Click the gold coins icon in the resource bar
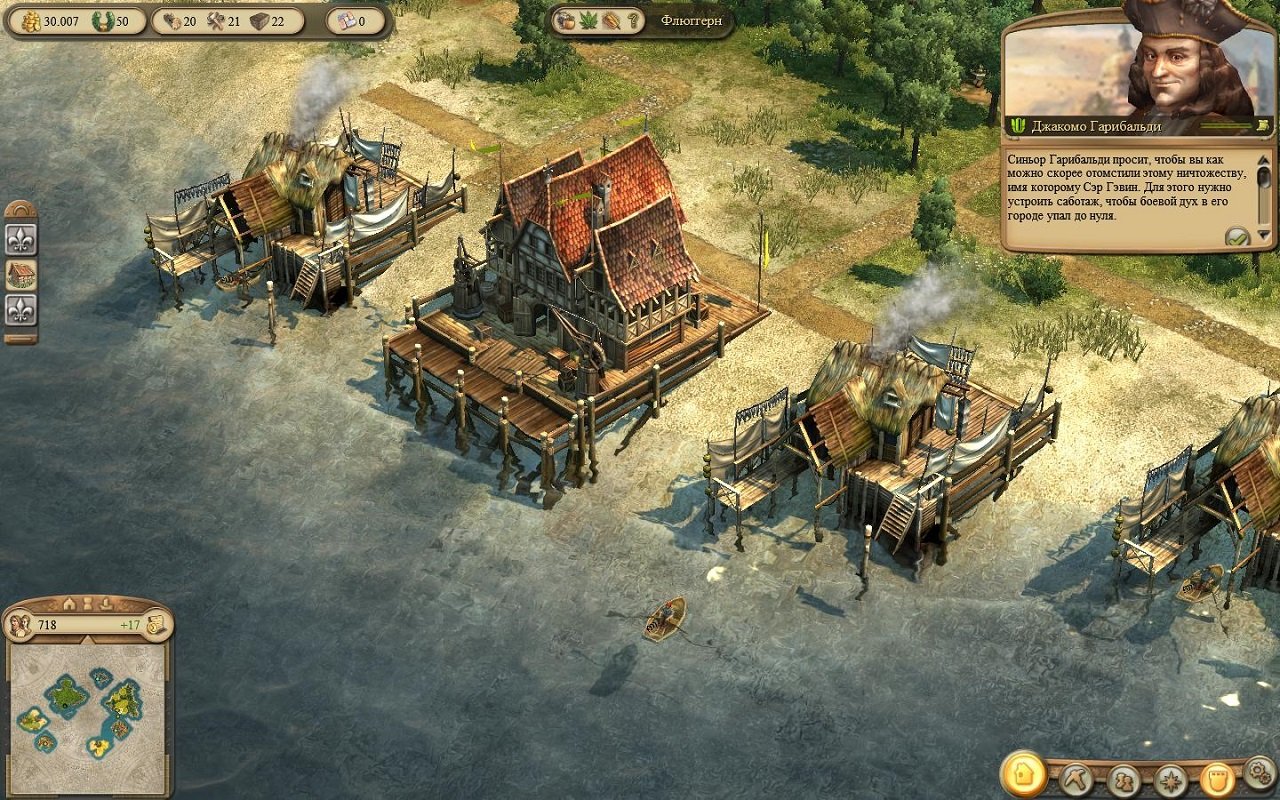Image resolution: width=1280 pixels, height=800 pixels. click(31, 21)
